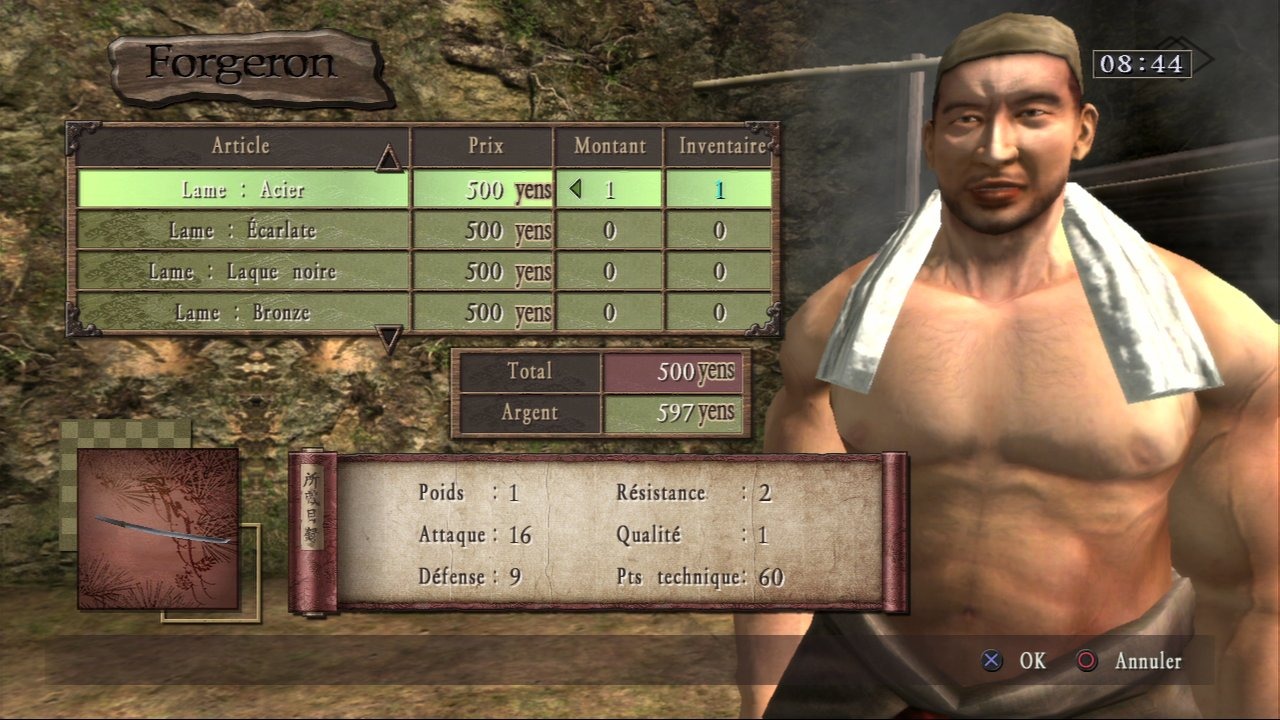Click the down arrow below the list
This screenshot has height=720, width=1280.
tap(389, 340)
